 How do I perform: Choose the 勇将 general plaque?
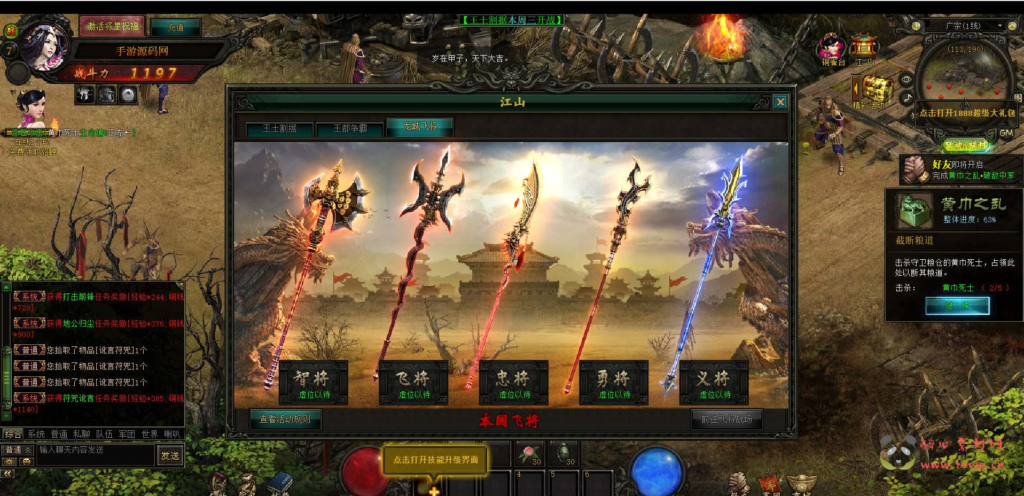click(x=614, y=382)
